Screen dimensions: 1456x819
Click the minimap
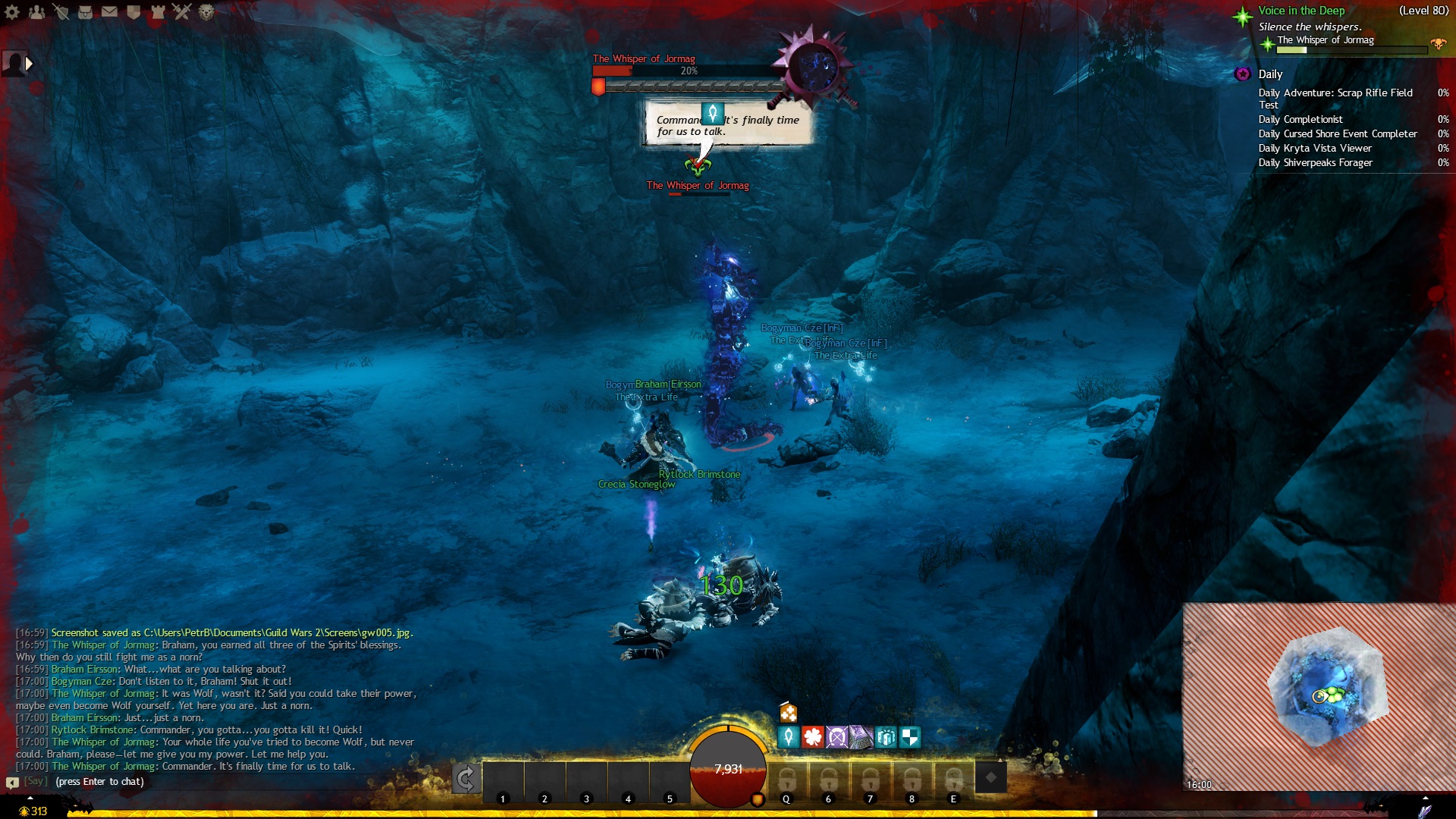tap(1319, 696)
